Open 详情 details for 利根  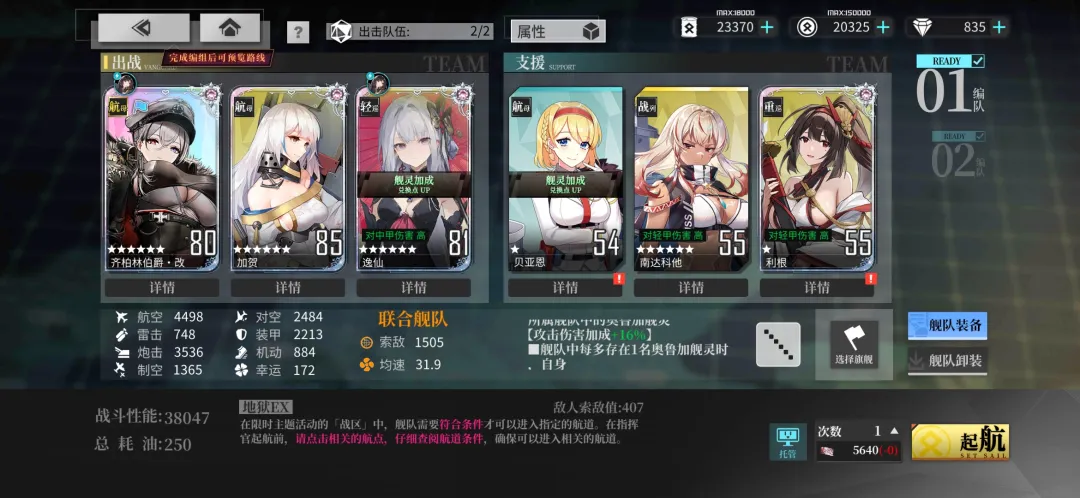[816, 288]
